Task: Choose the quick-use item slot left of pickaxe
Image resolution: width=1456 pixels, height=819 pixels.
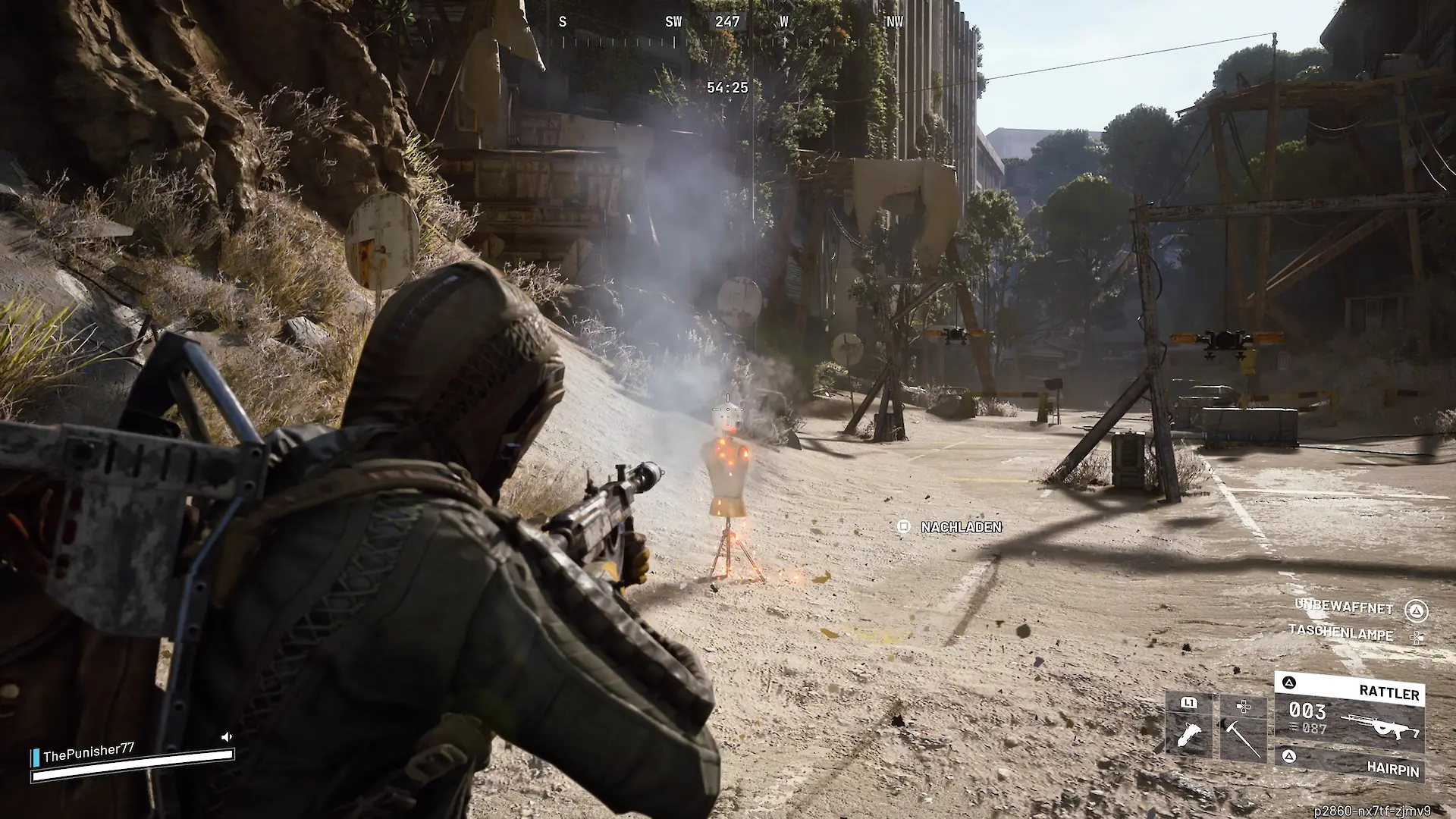Action: [x=1189, y=726]
